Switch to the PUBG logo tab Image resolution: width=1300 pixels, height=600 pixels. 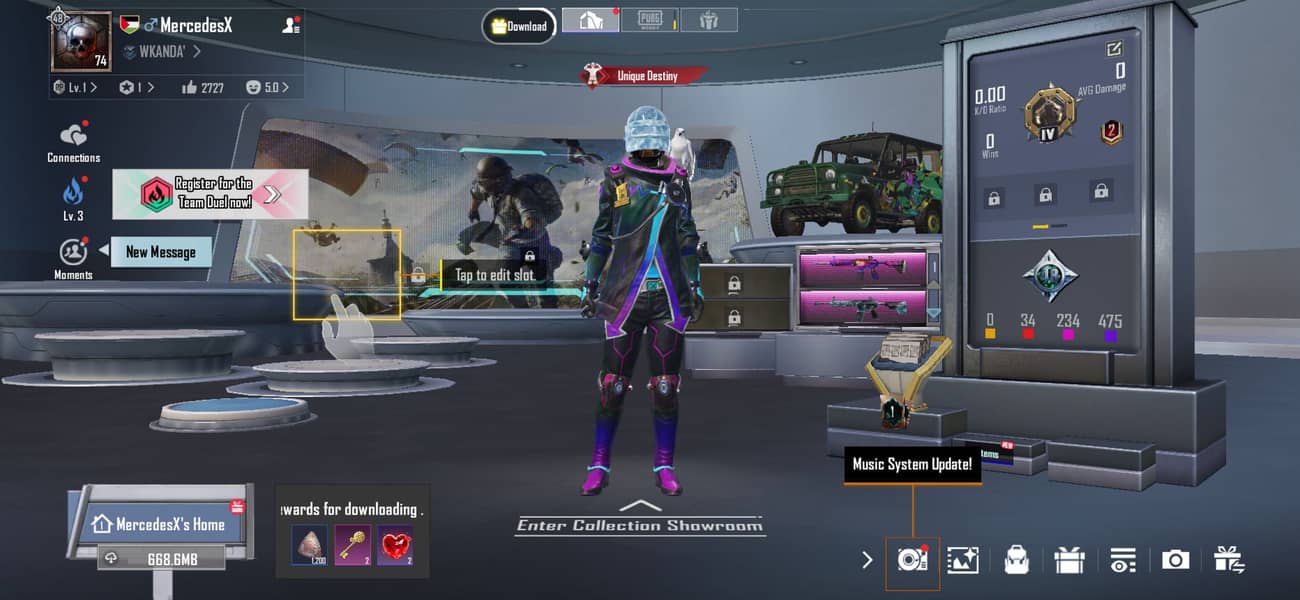(649, 20)
